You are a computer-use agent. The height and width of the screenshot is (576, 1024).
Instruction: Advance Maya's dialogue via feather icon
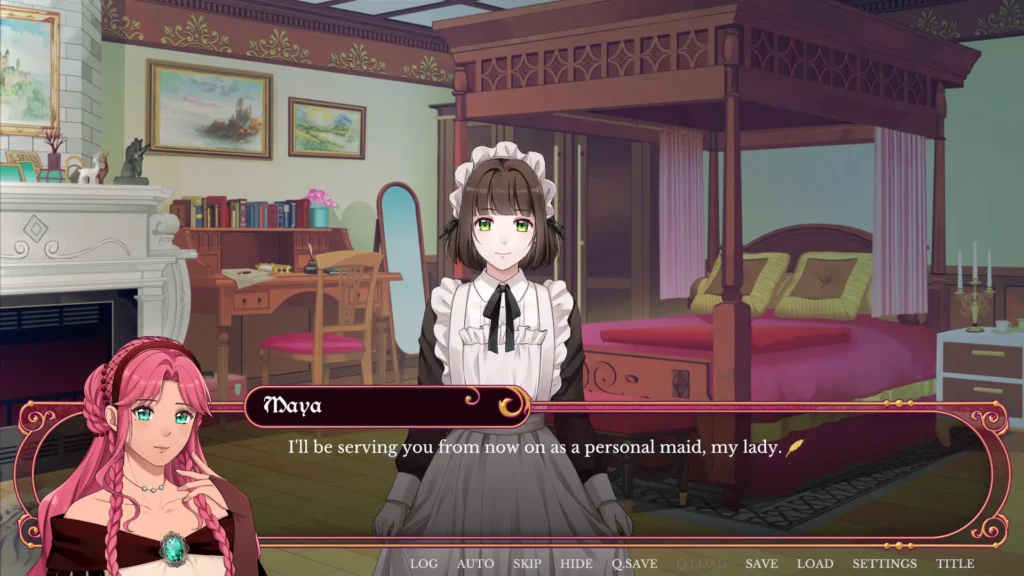pos(796,448)
